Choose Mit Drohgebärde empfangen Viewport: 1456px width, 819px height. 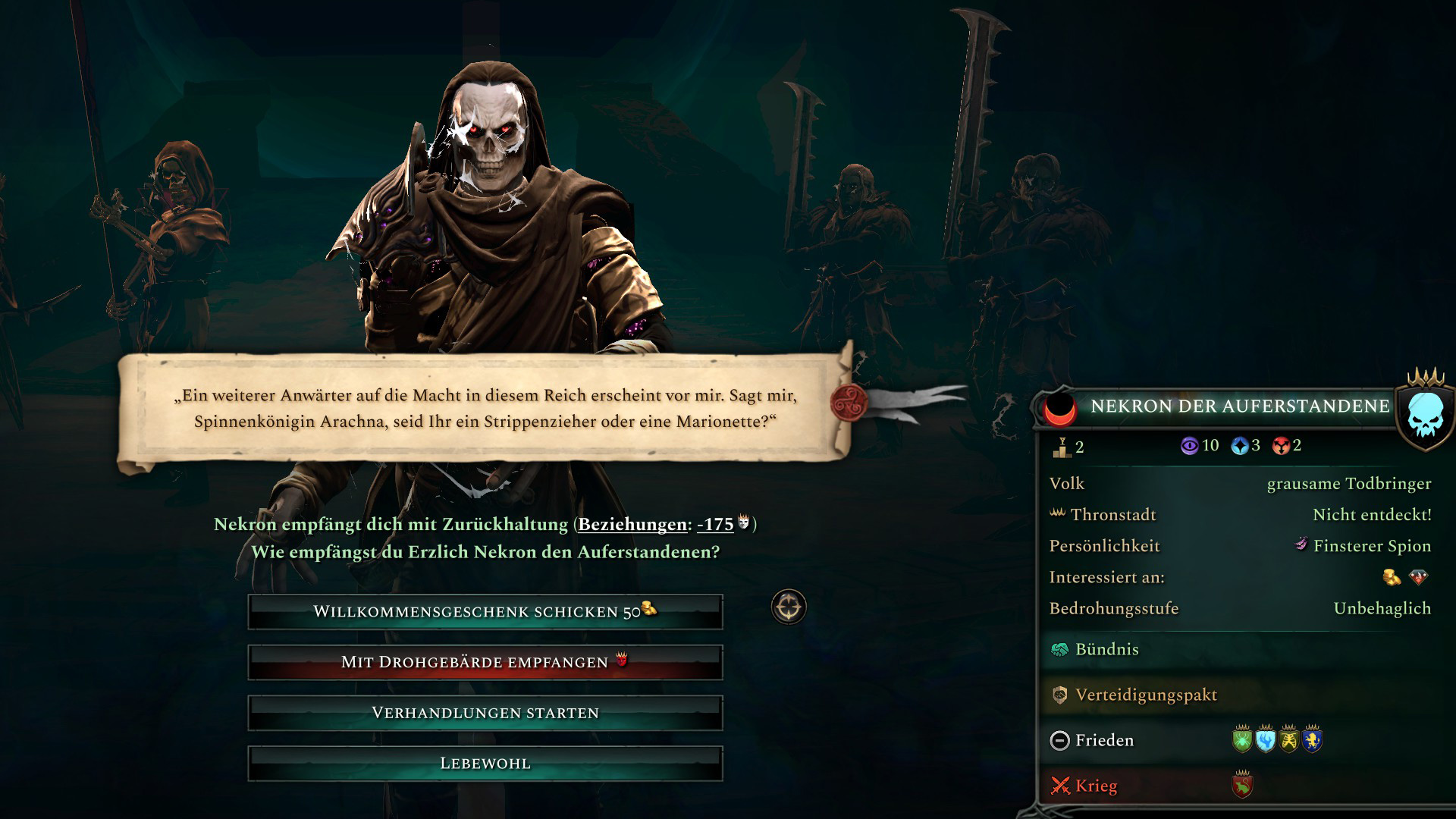pos(483,661)
